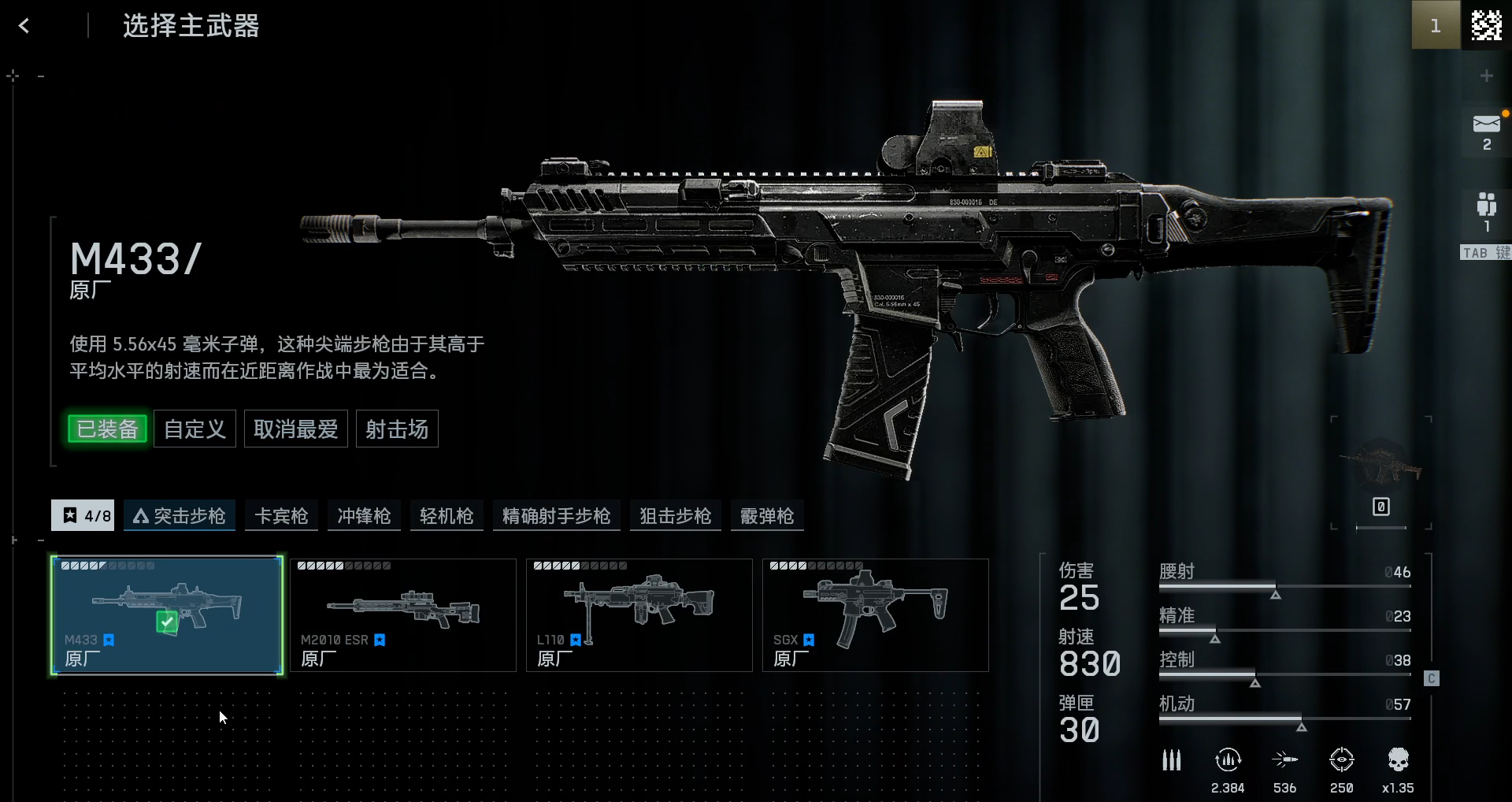The height and width of the screenshot is (802, 1512).
Task: Remove favorite with 取消最爱
Action: (x=295, y=429)
